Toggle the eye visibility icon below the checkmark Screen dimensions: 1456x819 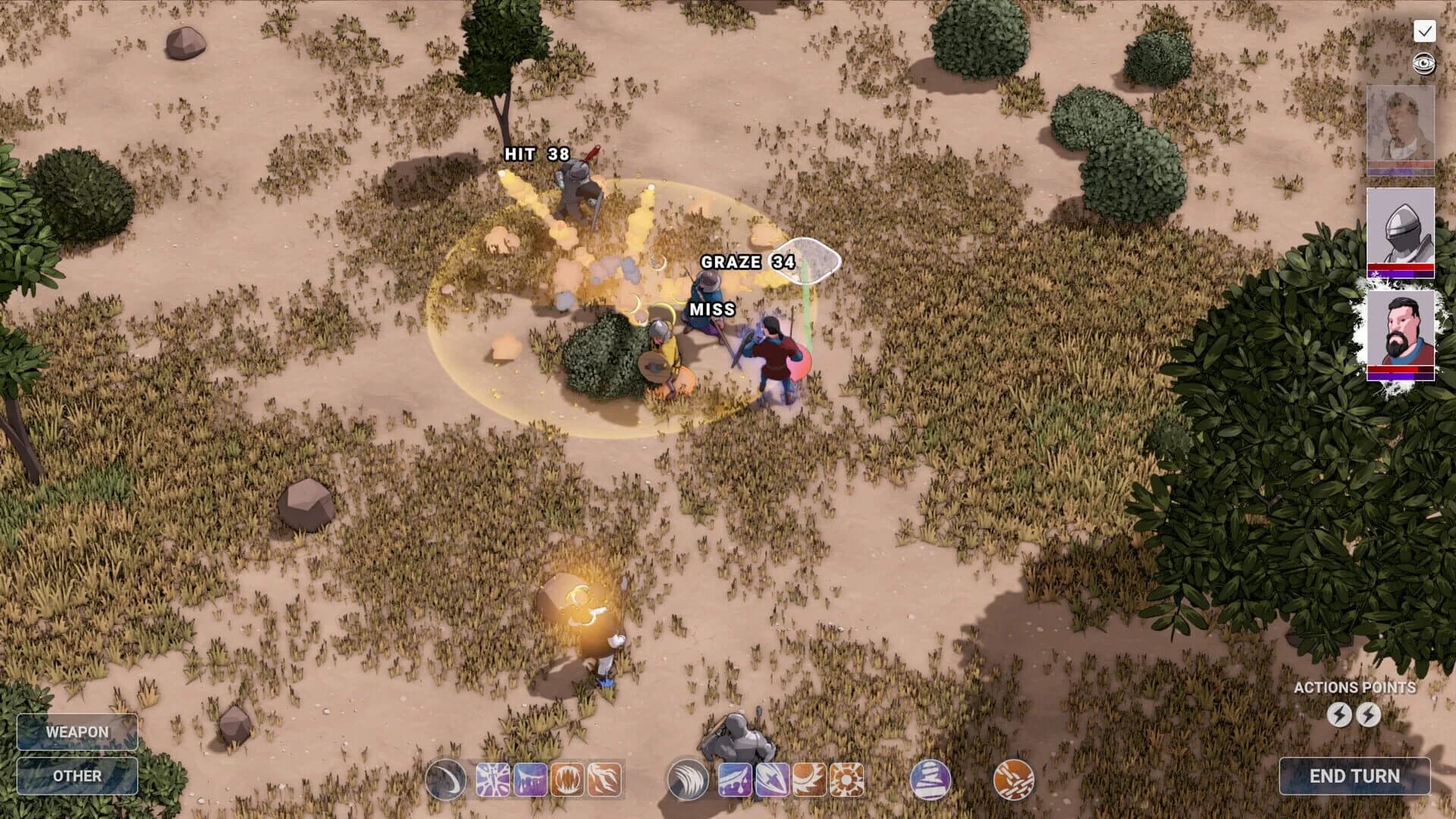pyautogui.click(x=1424, y=63)
